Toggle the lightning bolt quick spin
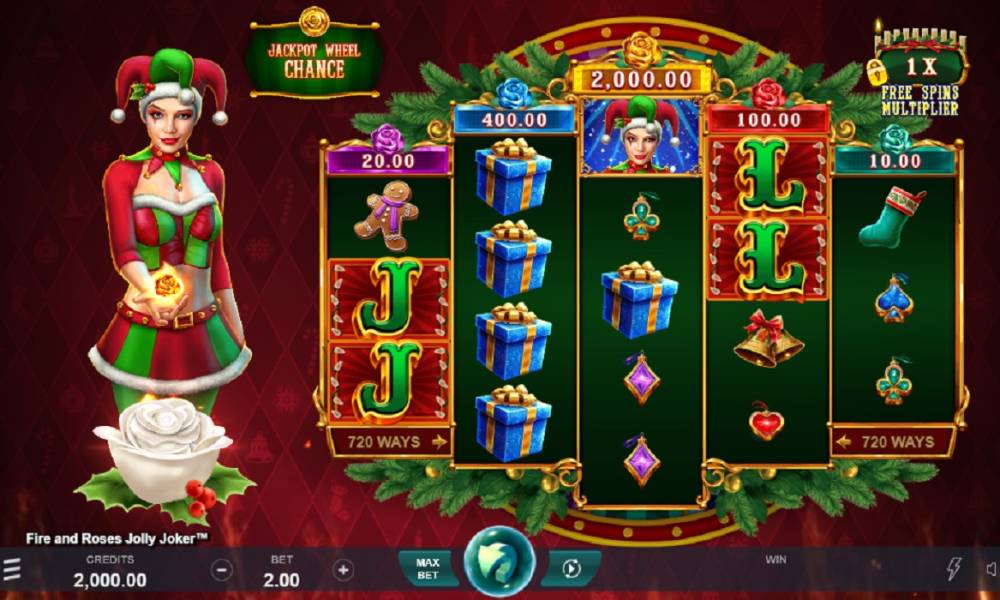This screenshot has height=600, width=1000. tap(955, 569)
